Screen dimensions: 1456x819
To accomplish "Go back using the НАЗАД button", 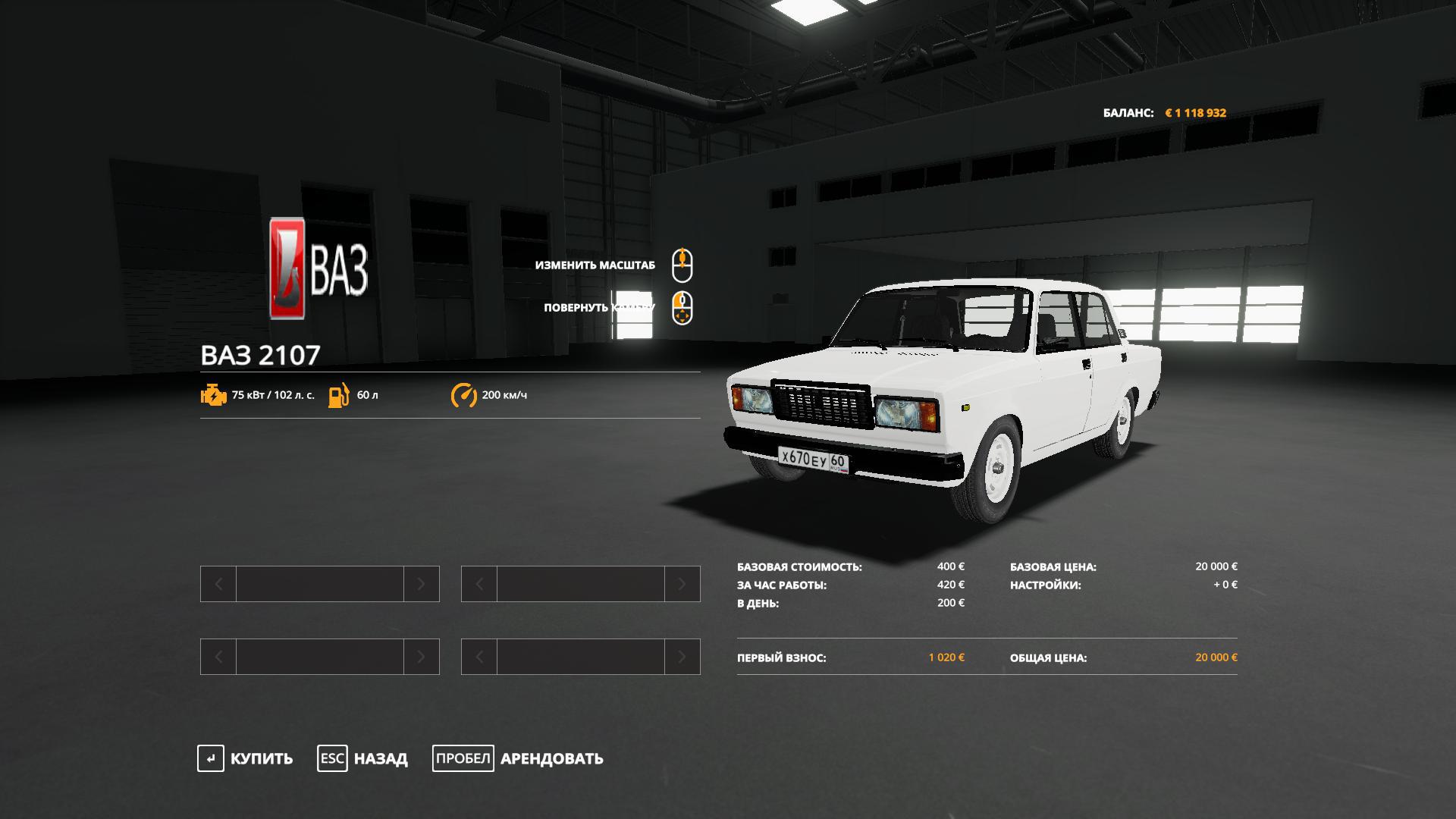I will click(x=363, y=758).
